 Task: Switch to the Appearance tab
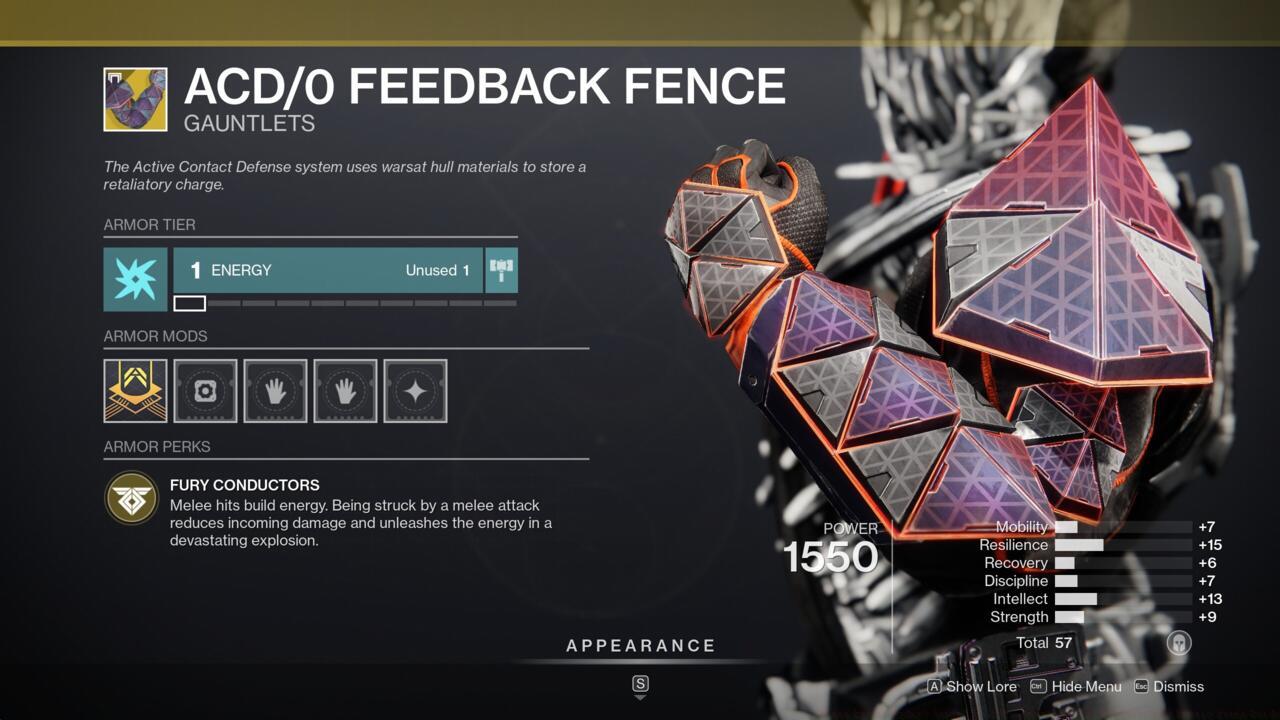pyautogui.click(x=640, y=645)
